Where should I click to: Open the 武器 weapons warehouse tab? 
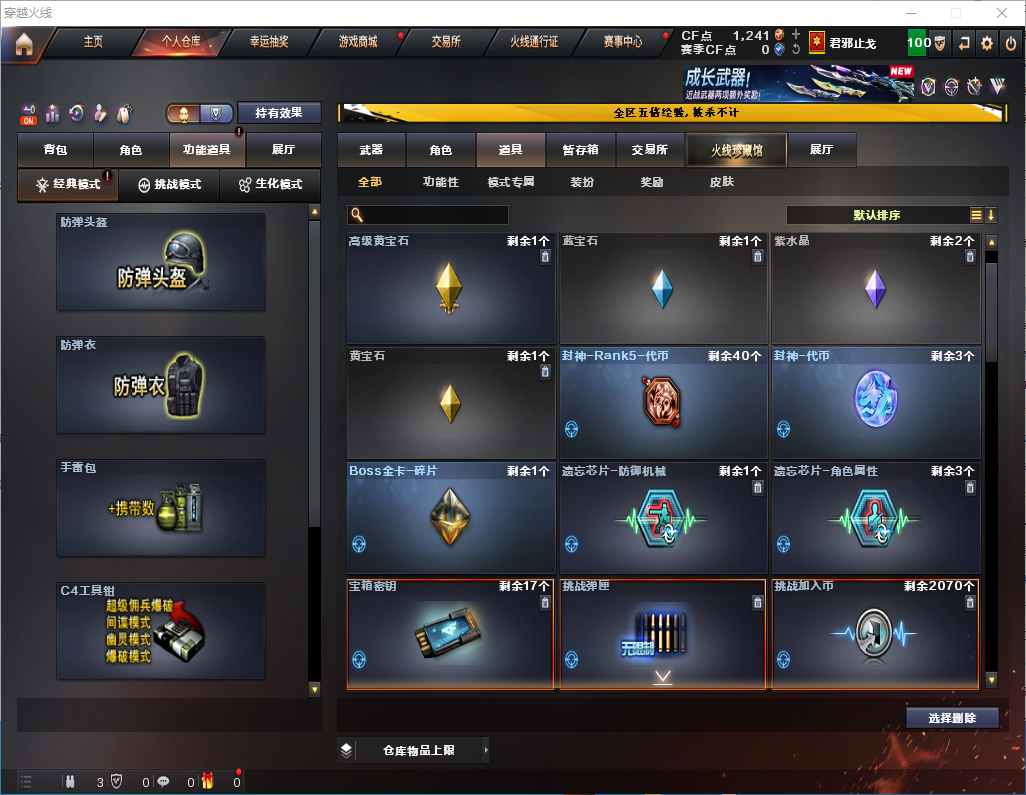(x=371, y=150)
